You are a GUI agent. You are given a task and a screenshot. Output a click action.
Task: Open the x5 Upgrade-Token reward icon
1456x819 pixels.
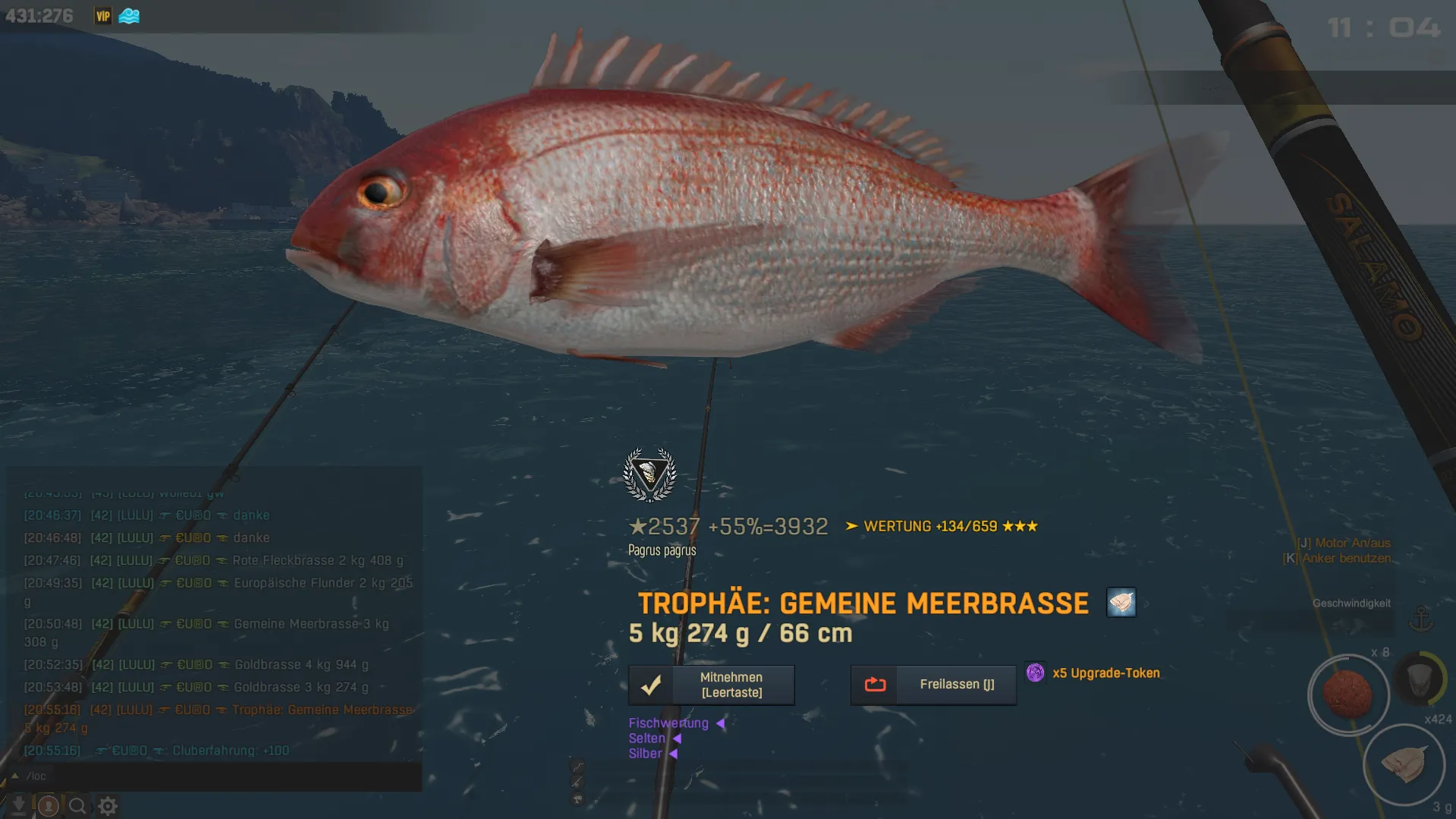coord(1035,673)
